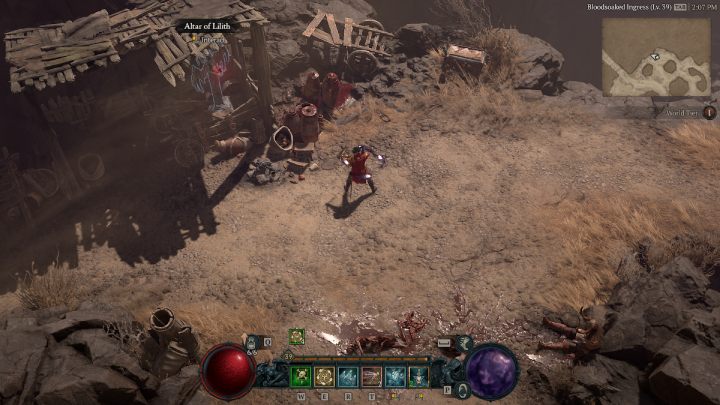Open the minimap in the corner

(x=655, y=56)
